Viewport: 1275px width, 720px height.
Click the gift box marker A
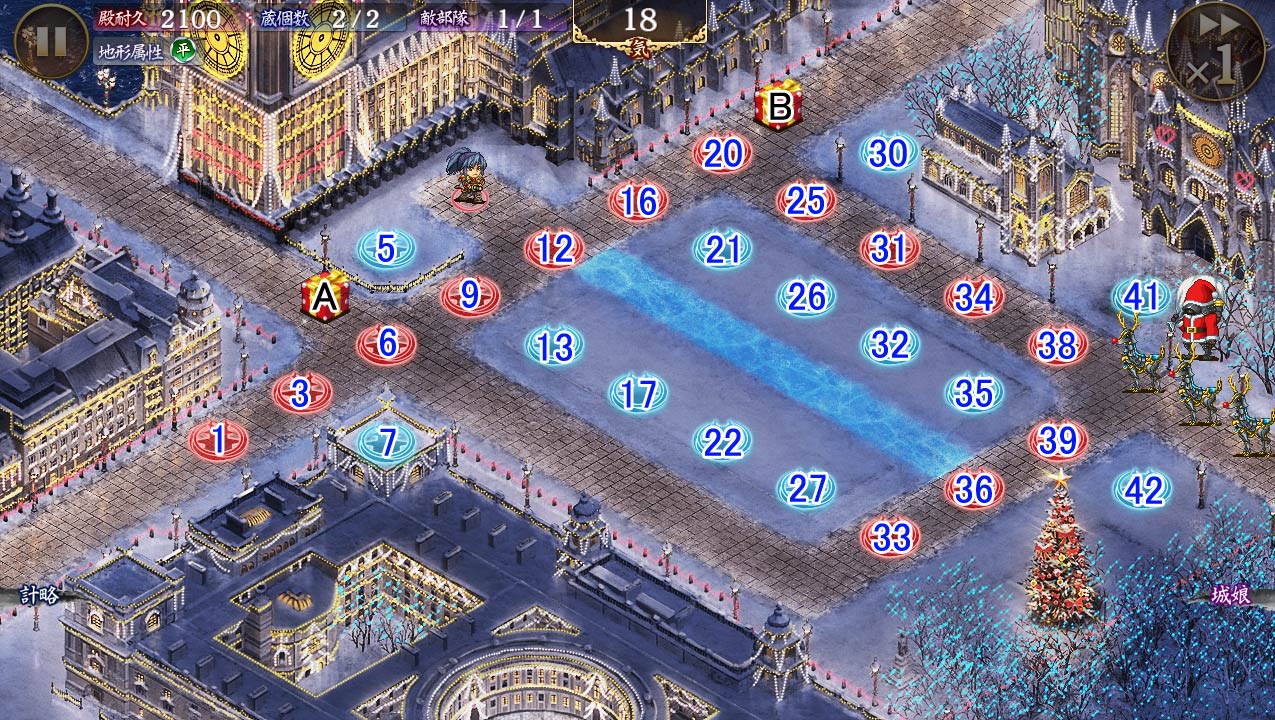pyautogui.click(x=325, y=297)
